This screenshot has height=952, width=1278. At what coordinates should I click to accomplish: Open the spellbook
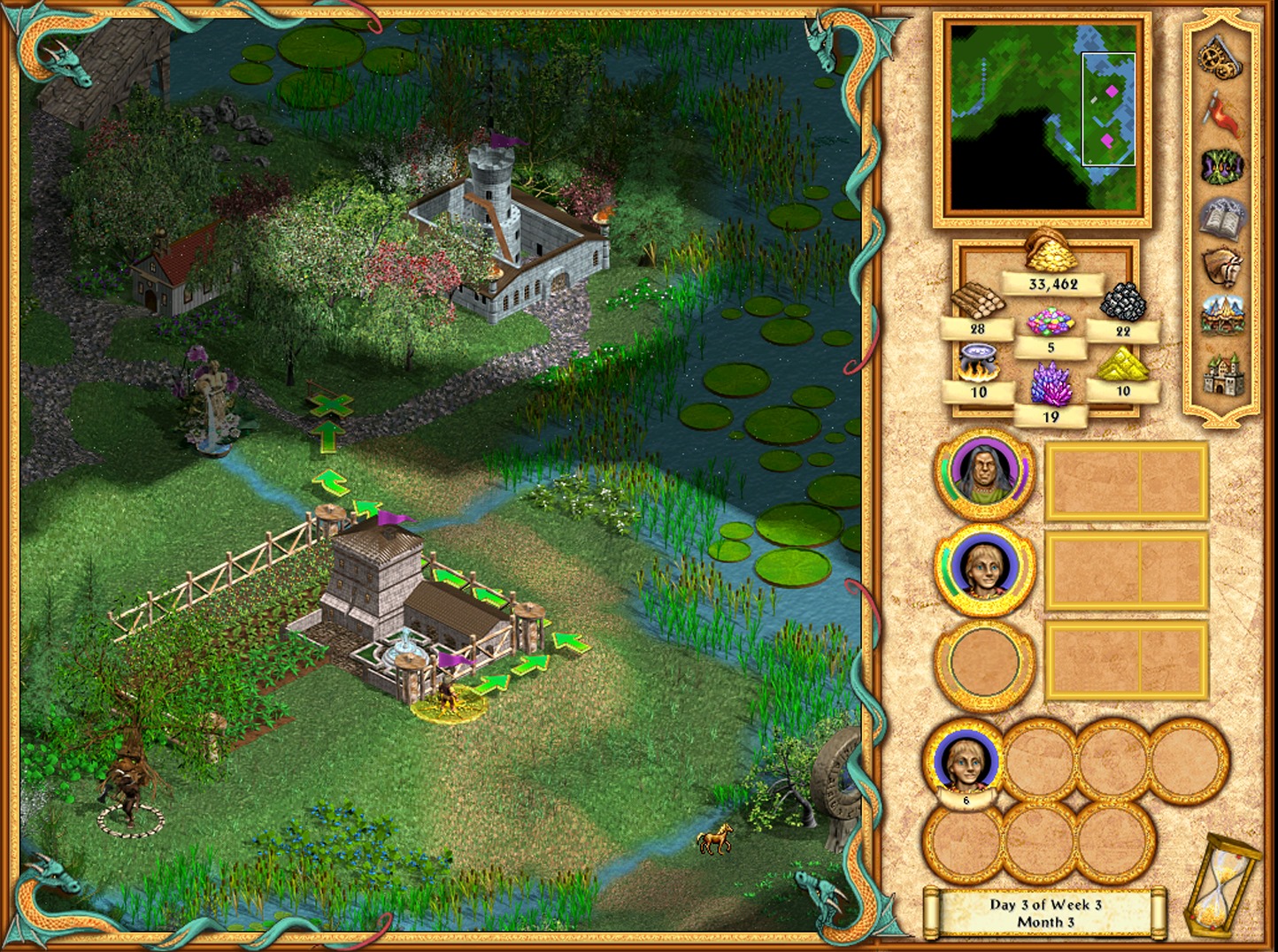tap(1221, 218)
